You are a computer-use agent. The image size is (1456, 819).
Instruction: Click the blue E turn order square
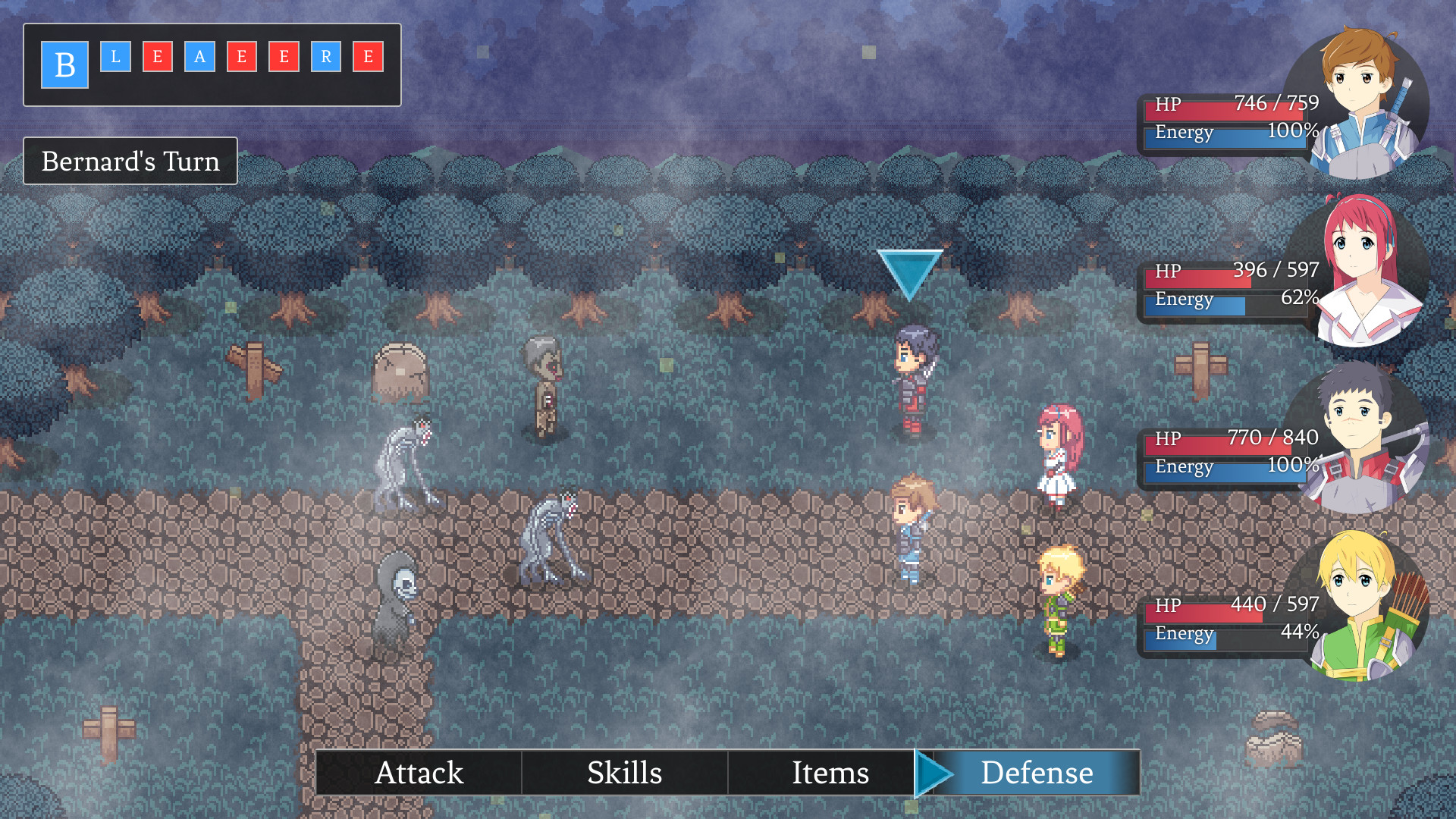(x=157, y=57)
